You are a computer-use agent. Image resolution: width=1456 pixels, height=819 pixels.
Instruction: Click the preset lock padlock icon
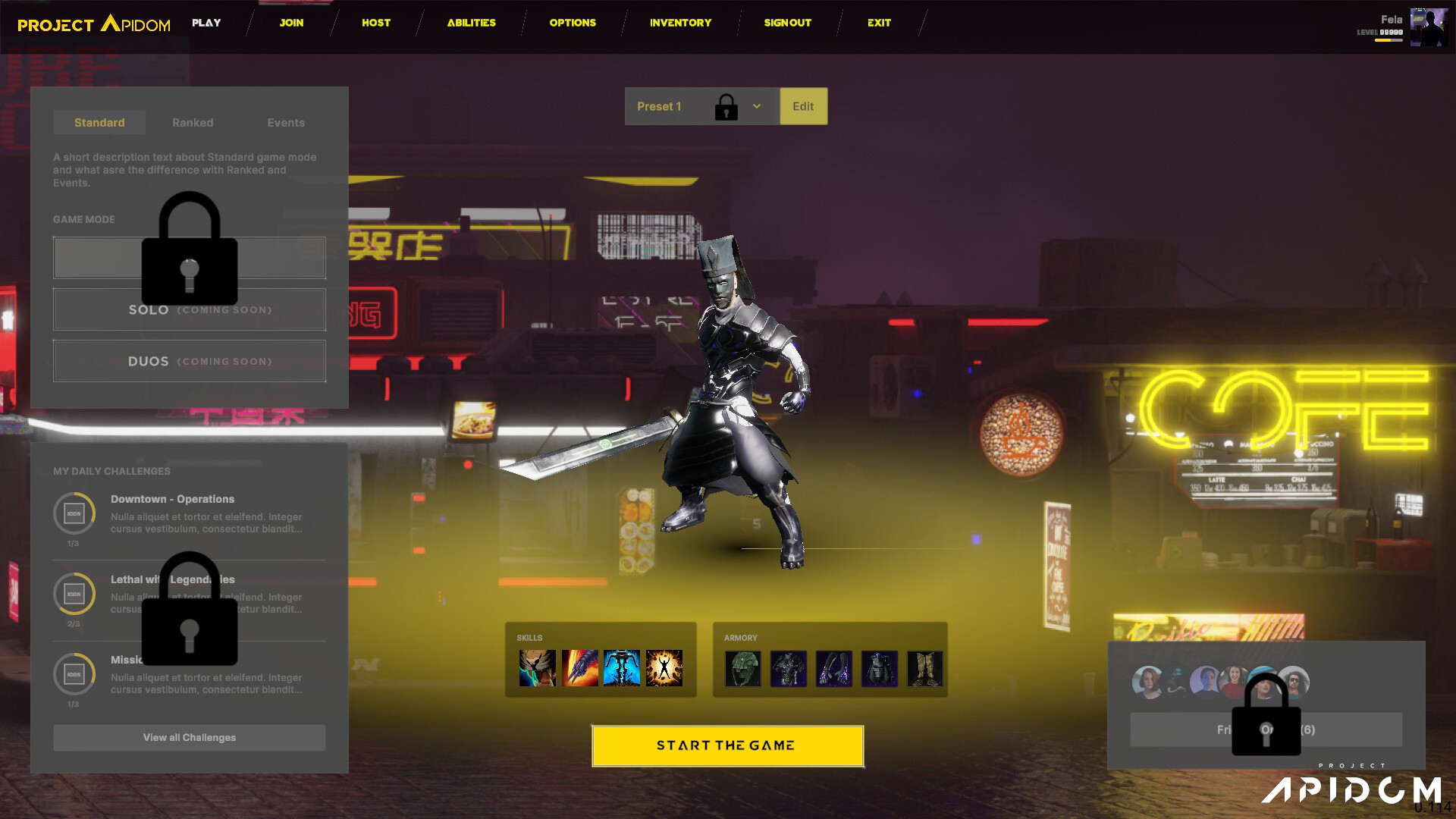726,106
